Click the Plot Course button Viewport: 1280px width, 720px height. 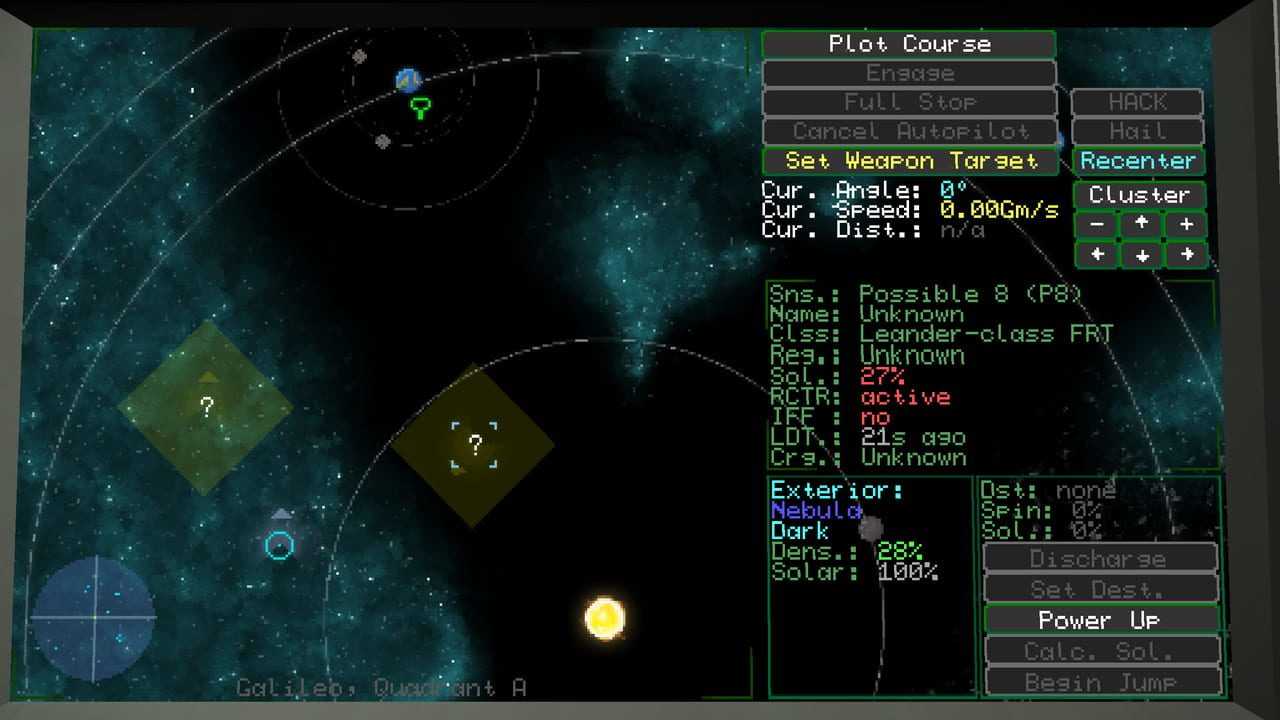[908, 44]
